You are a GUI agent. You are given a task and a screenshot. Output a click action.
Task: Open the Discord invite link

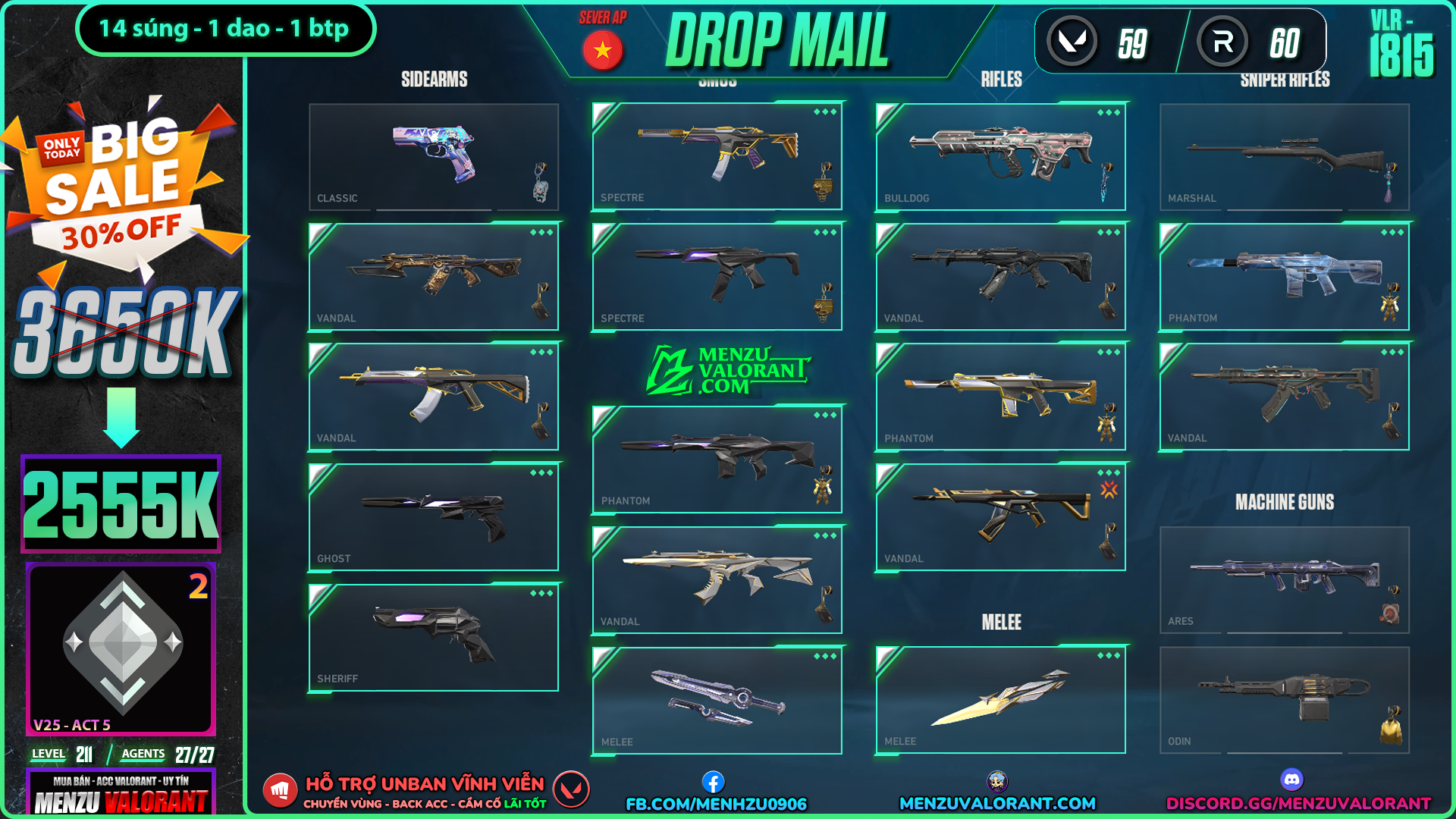[1298, 803]
